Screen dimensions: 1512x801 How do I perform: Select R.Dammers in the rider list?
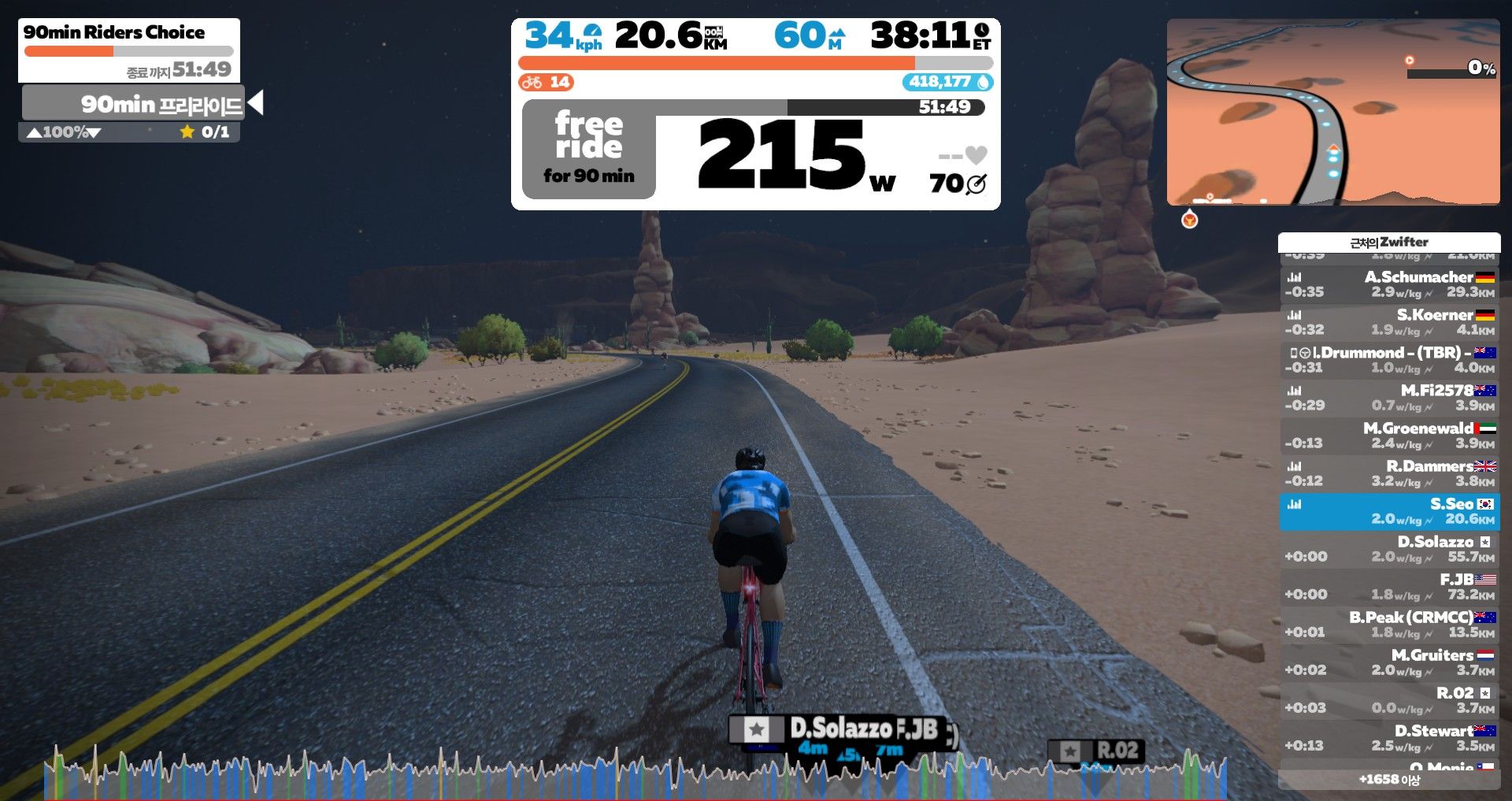click(x=1389, y=473)
